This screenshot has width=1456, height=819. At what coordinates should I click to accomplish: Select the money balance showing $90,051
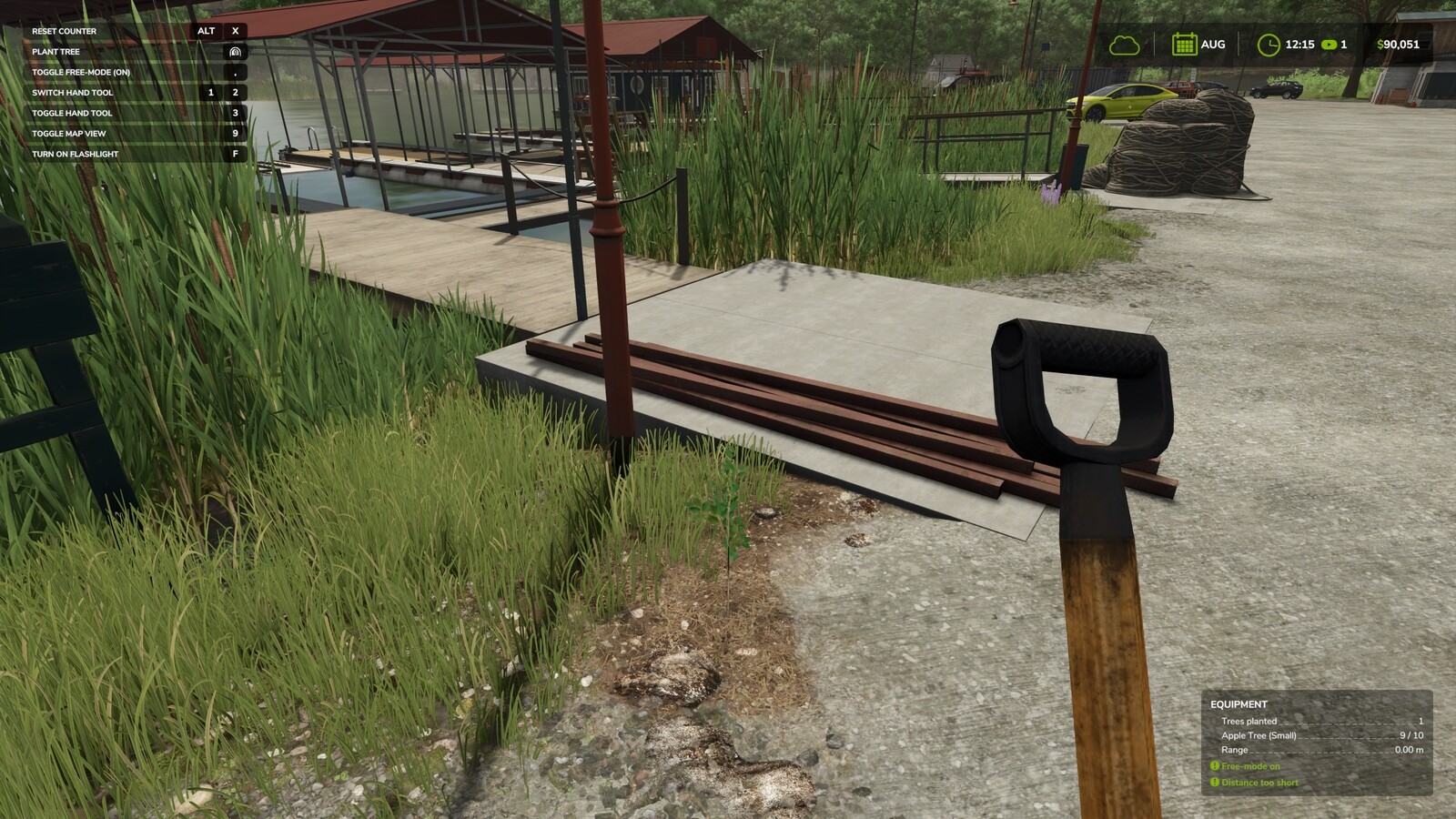(x=1398, y=43)
